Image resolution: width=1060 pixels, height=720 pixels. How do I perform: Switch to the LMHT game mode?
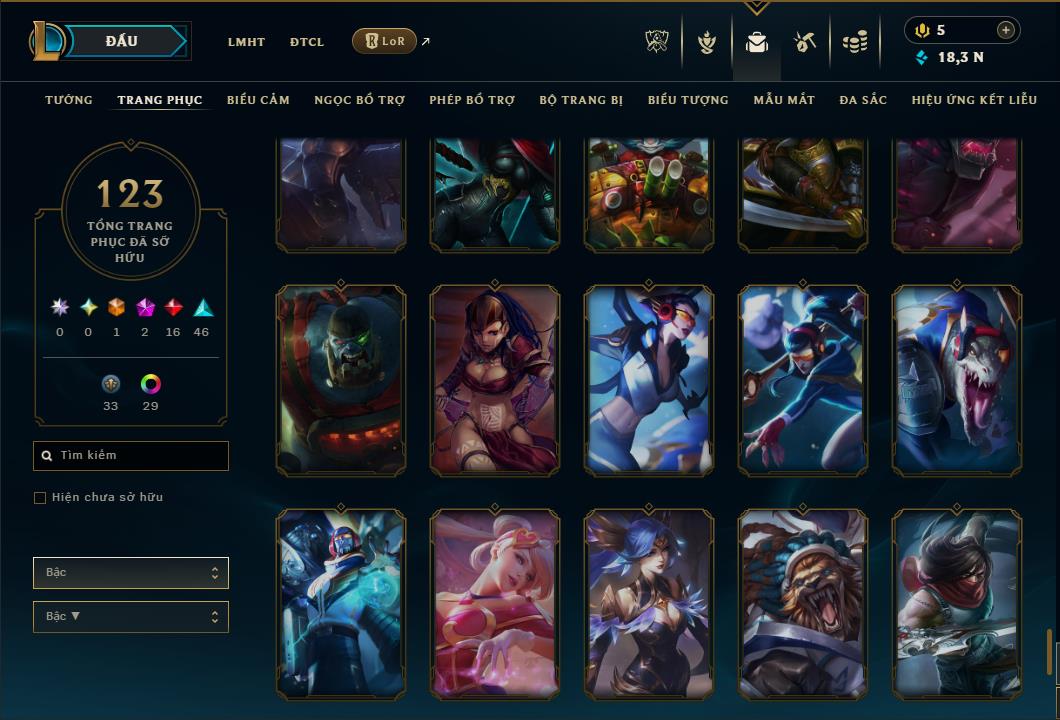coord(246,42)
